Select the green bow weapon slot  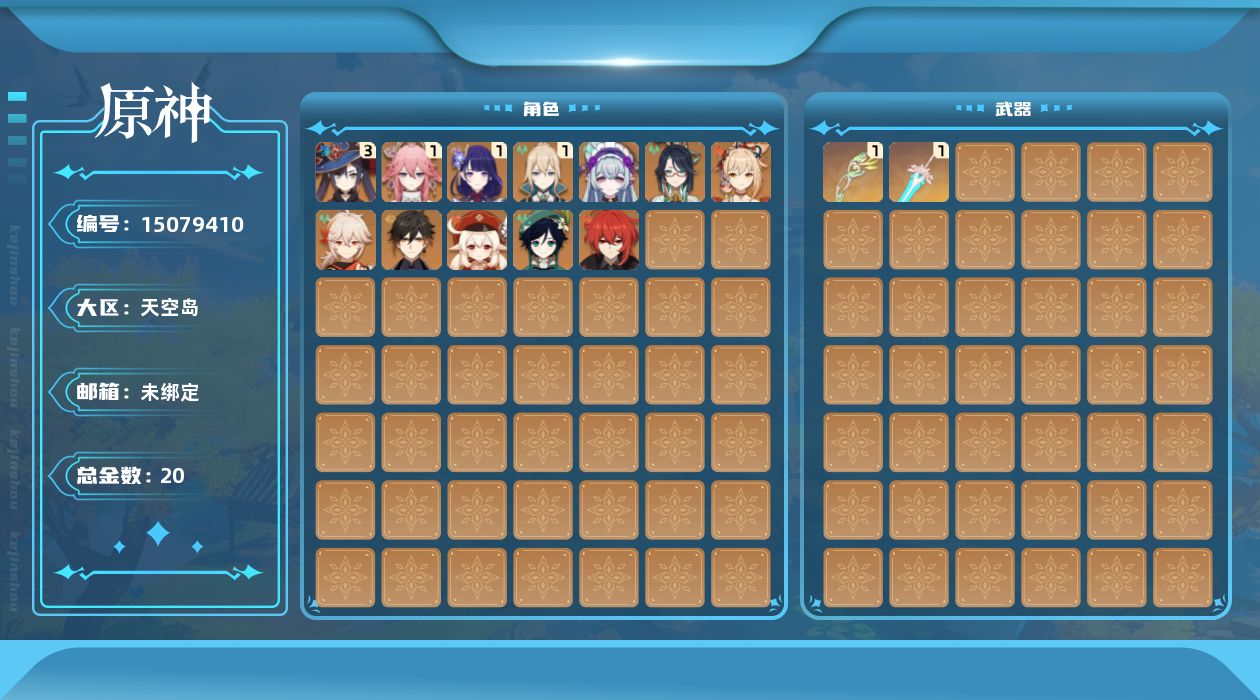click(x=853, y=172)
